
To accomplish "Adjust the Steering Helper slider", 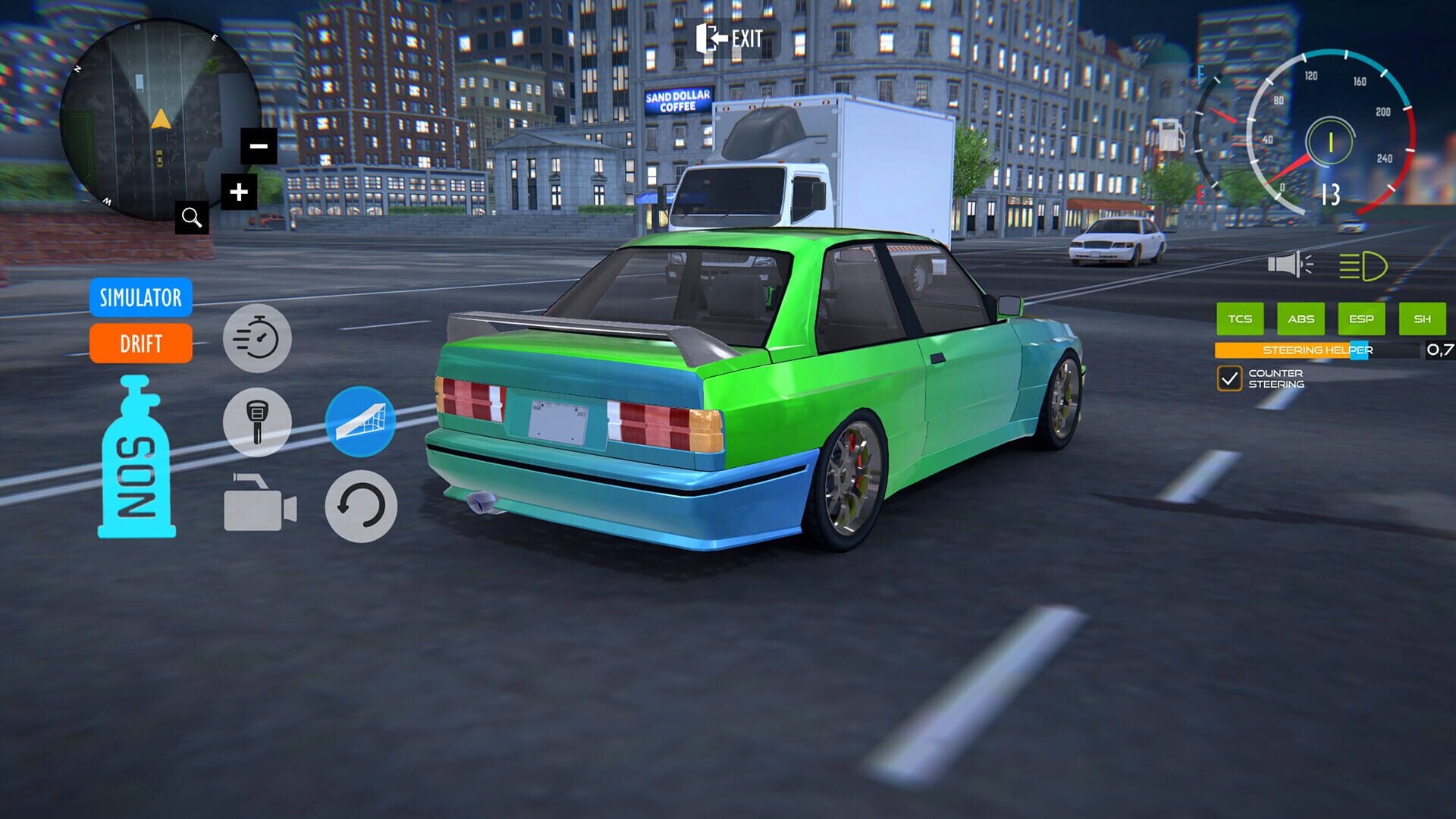I will coord(1357,351).
